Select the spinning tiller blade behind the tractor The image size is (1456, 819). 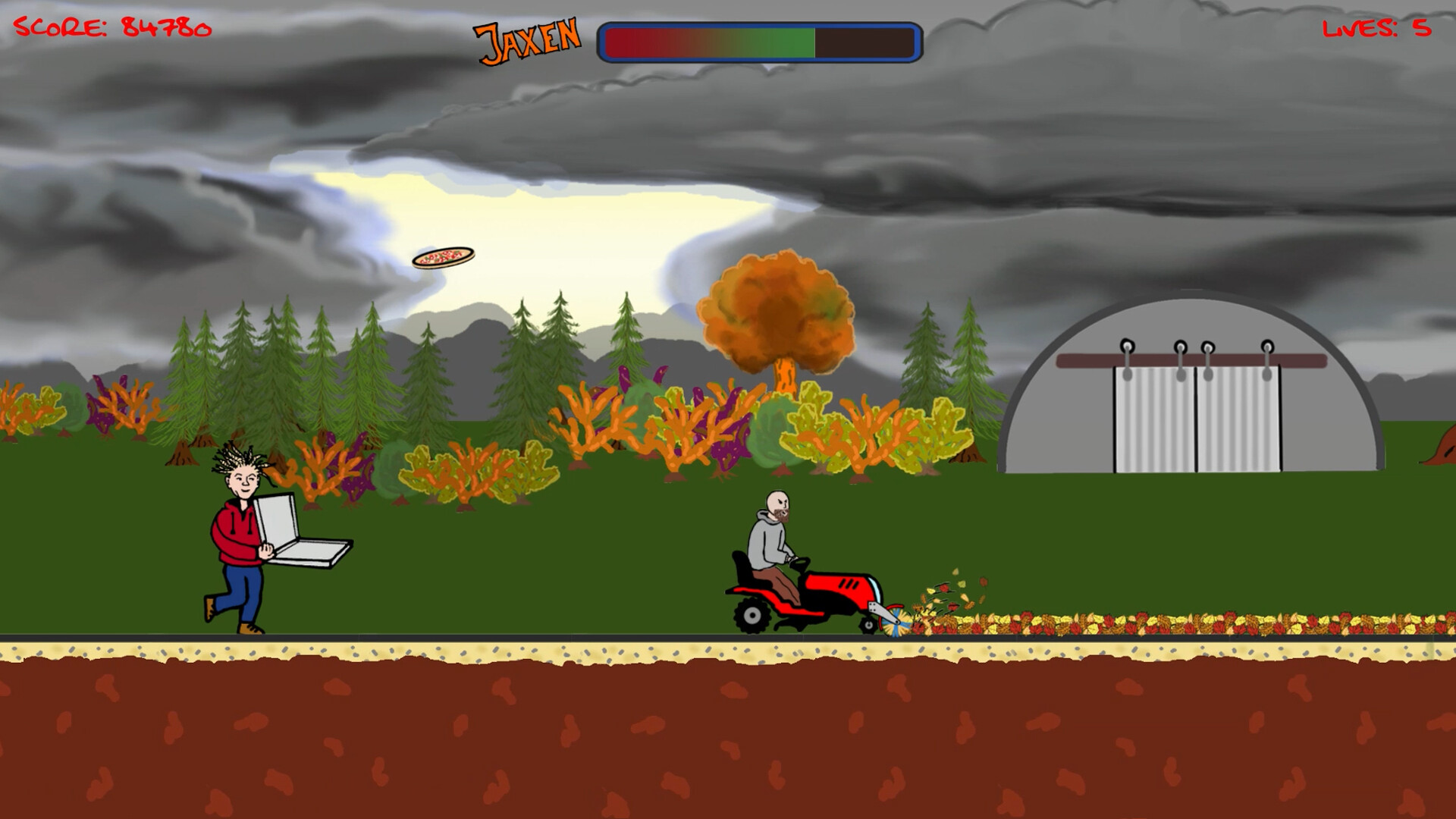(893, 622)
